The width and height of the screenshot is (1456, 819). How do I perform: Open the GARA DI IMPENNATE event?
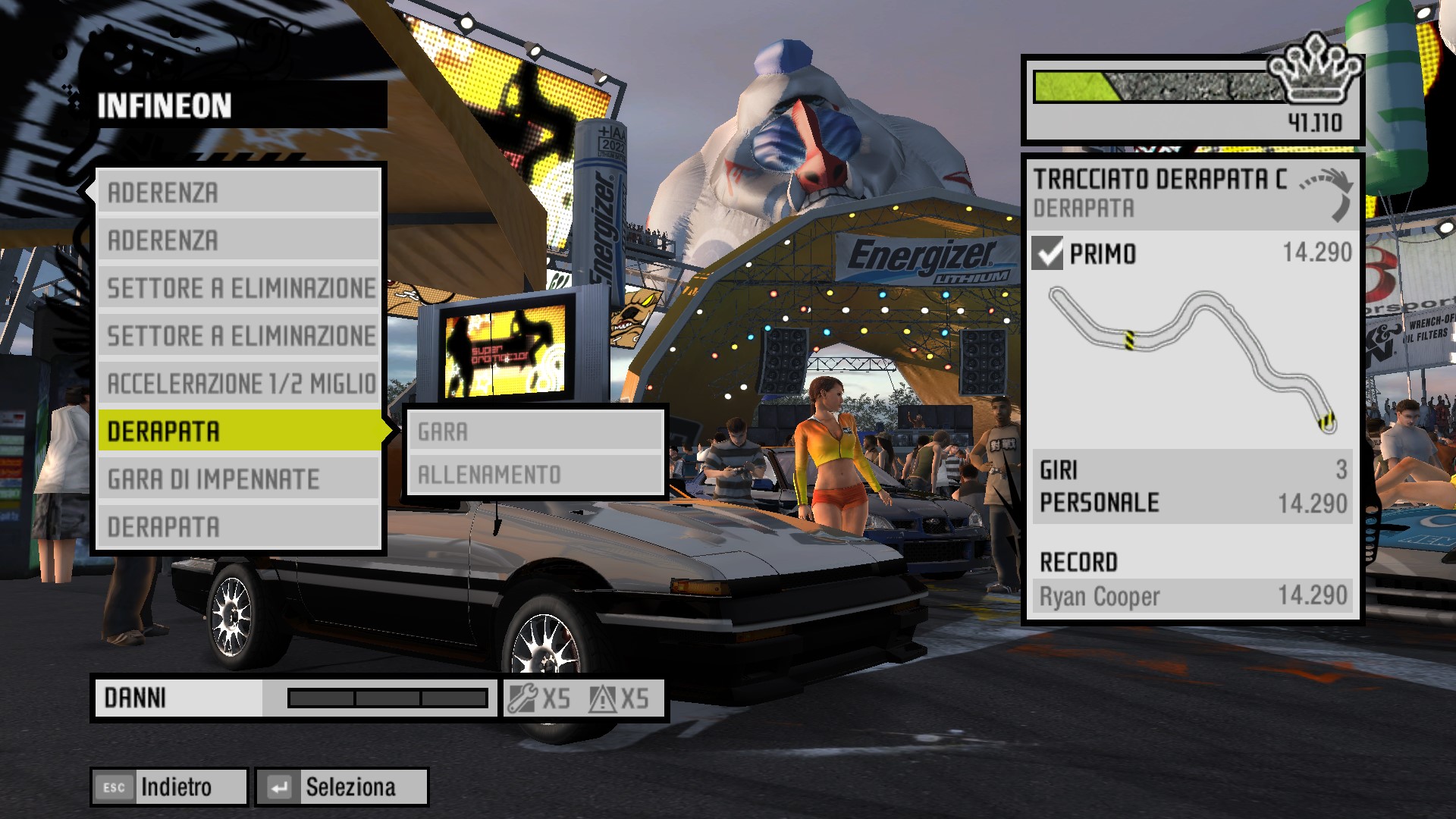239,479
